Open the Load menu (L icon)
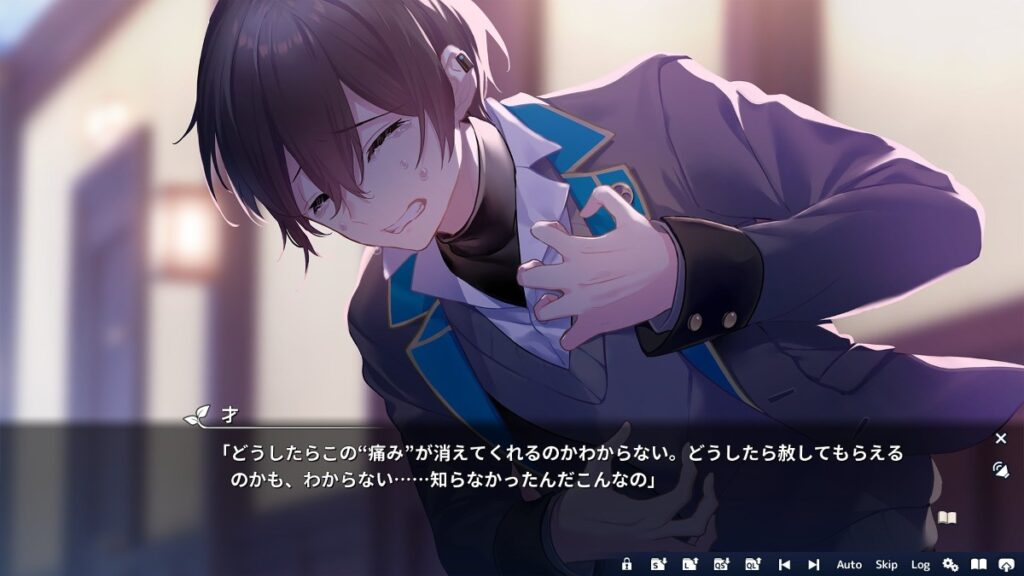This screenshot has width=1024, height=576. tap(689, 565)
